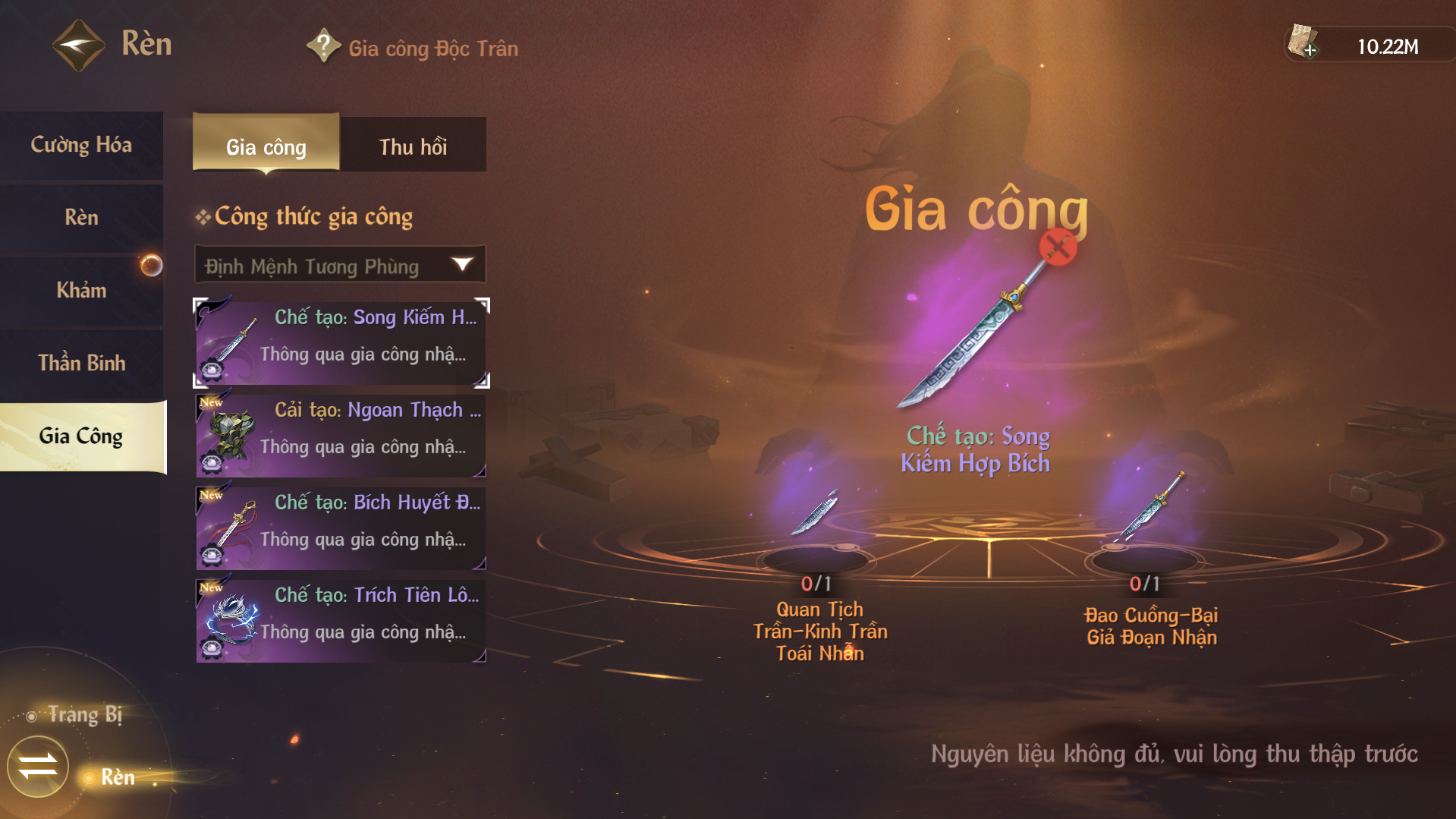Pick the Bích Huyết crafting recipe
The image size is (1456, 819).
click(341, 528)
